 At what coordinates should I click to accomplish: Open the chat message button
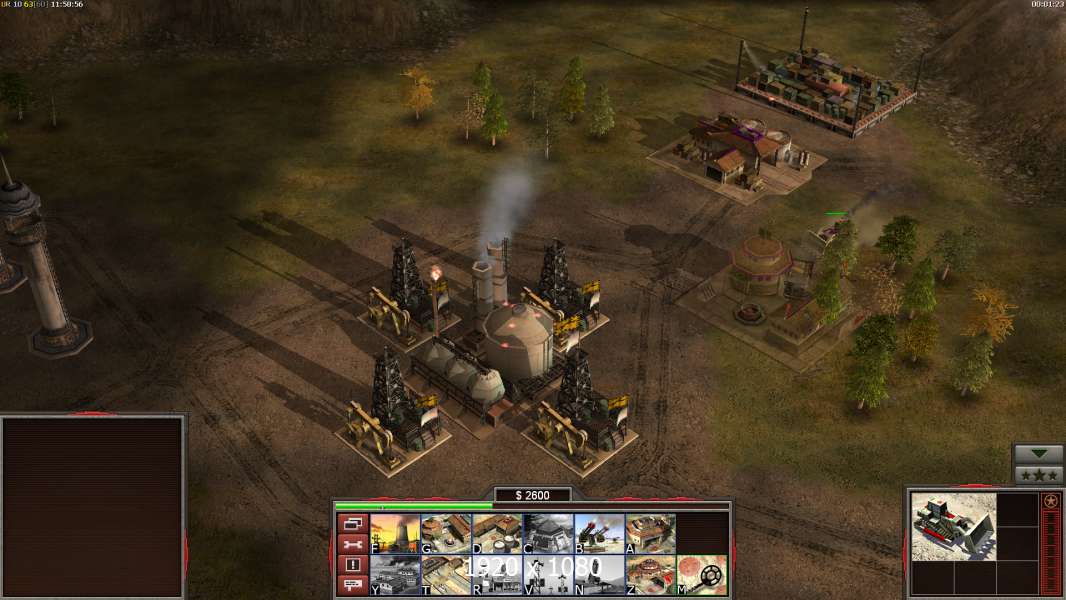tap(351, 585)
